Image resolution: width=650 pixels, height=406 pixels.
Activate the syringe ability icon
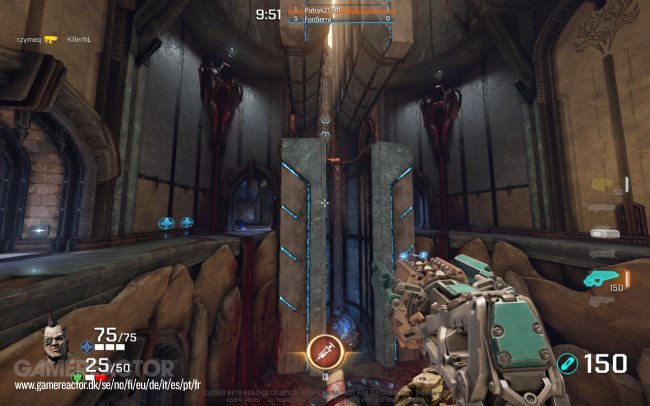(x=325, y=352)
